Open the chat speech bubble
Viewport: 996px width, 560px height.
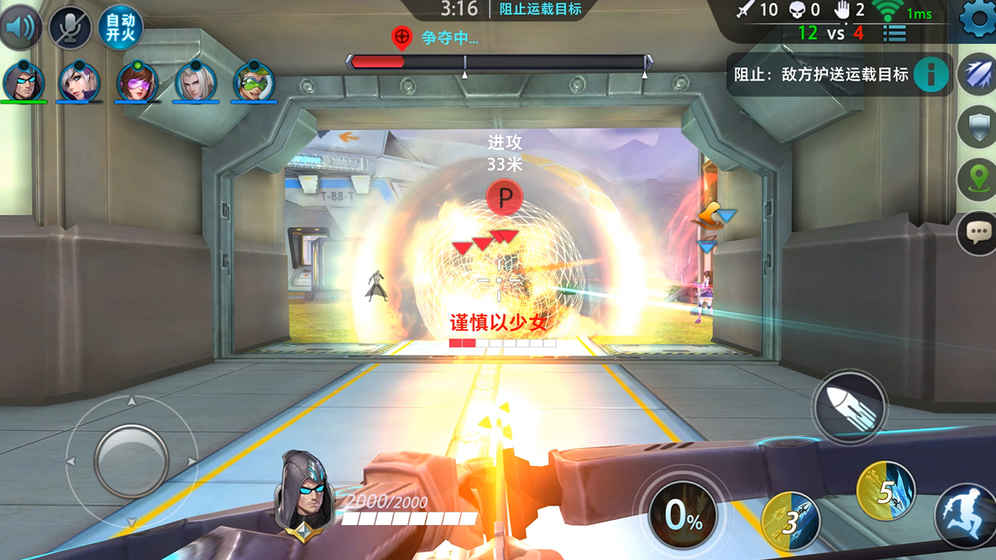pos(976,233)
